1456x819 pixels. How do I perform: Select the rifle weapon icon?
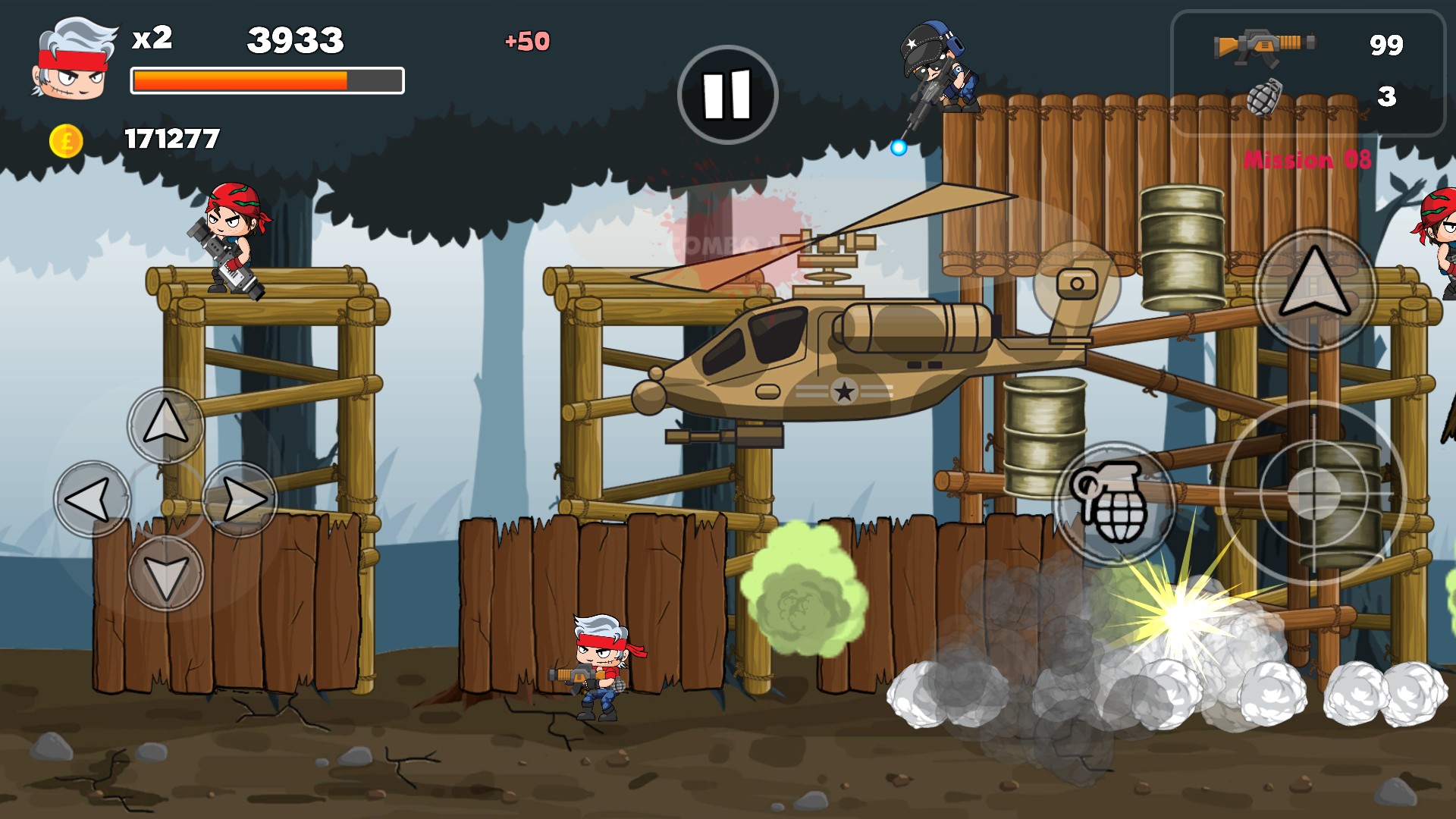1263,47
